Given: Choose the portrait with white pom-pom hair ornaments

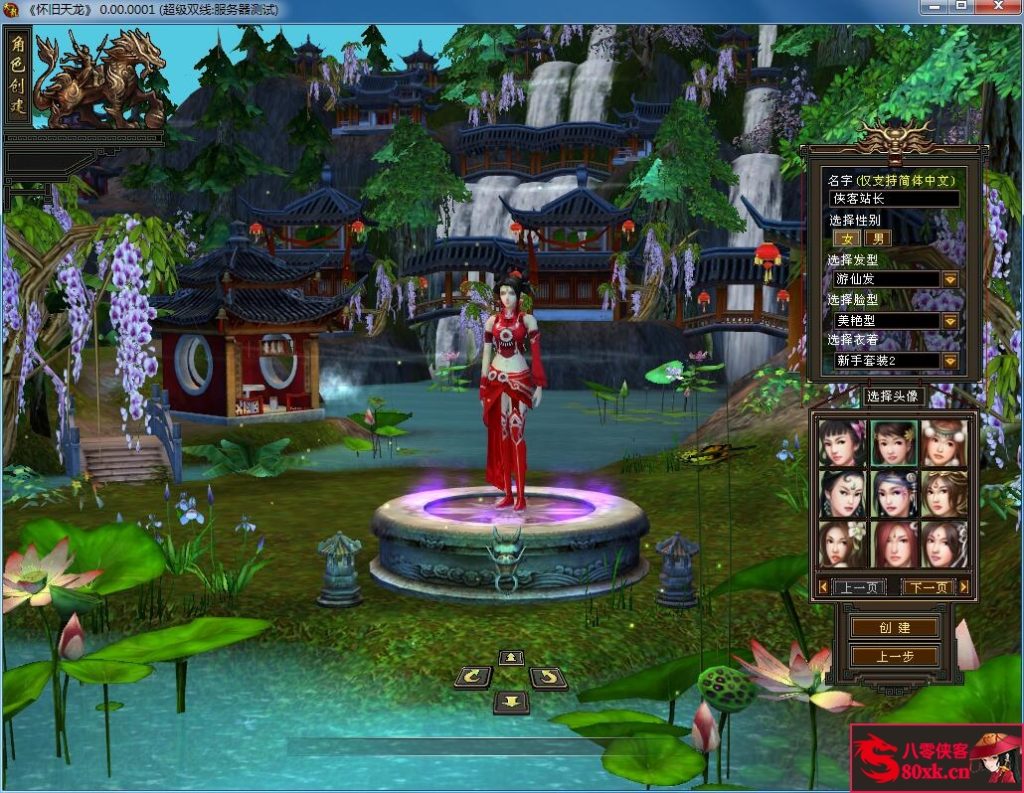Looking at the screenshot, I should 944,442.
